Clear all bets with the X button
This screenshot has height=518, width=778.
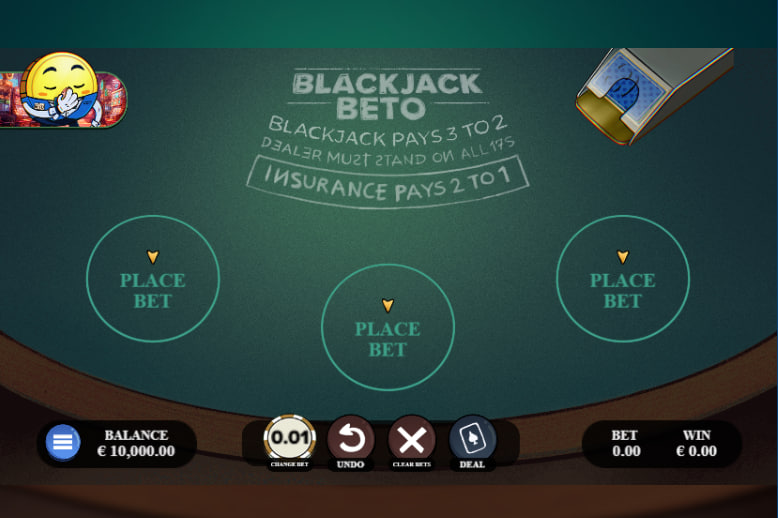[411, 439]
